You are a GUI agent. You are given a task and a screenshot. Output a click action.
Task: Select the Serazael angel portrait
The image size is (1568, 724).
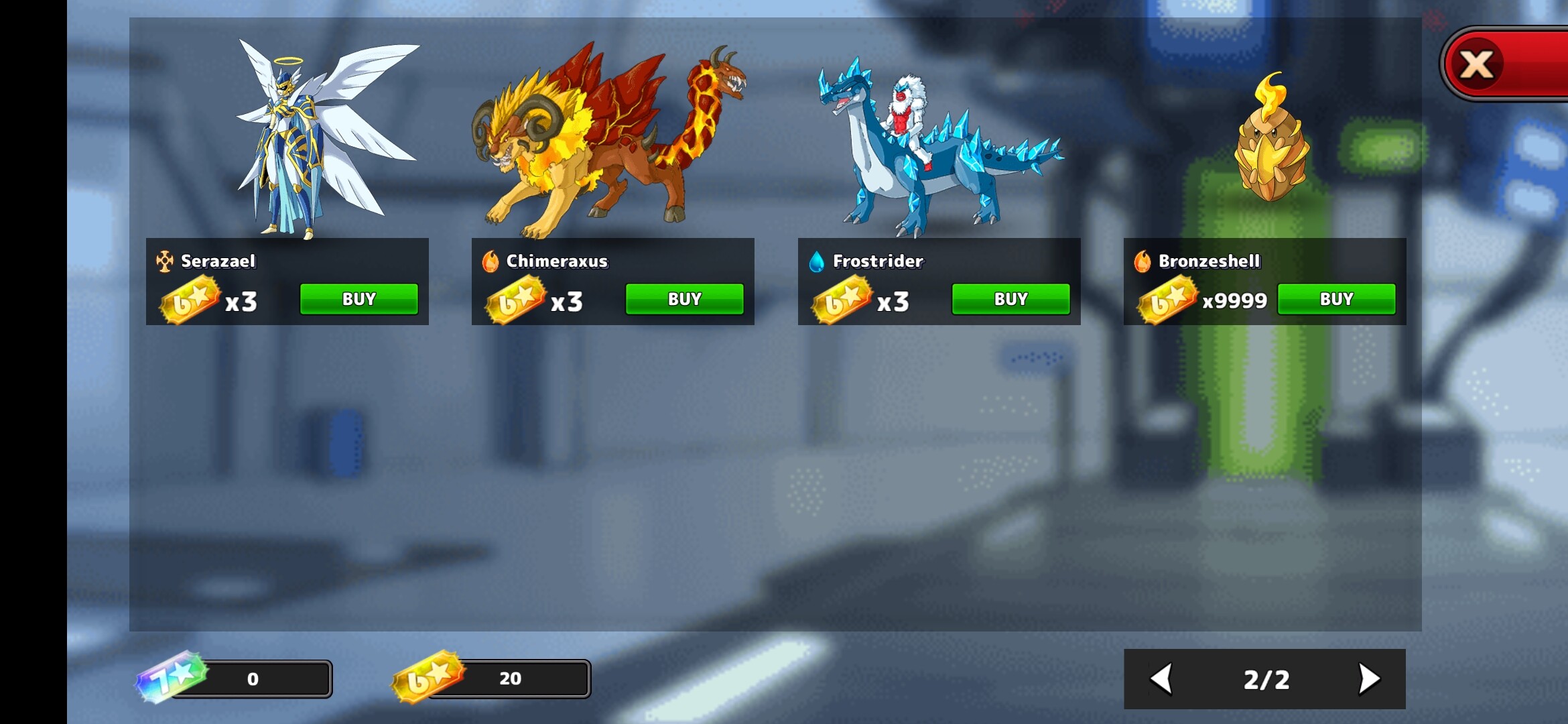tap(315, 137)
